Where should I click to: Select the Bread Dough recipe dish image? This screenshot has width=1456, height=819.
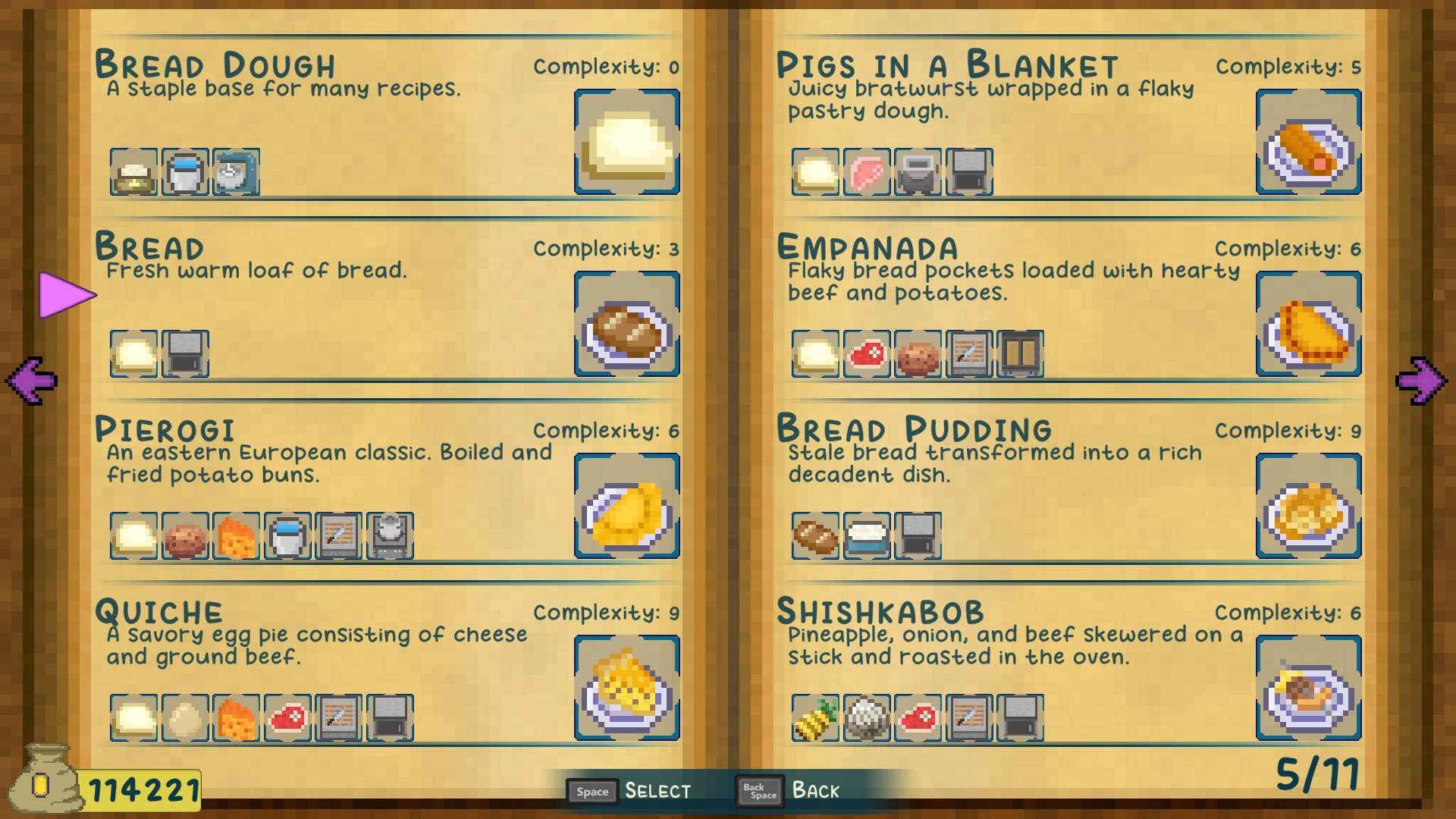[x=627, y=143]
